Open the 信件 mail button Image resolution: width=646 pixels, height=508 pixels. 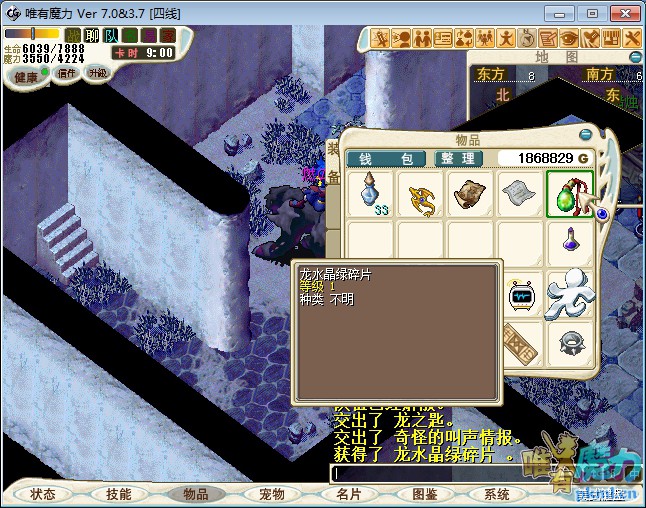(x=67, y=74)
